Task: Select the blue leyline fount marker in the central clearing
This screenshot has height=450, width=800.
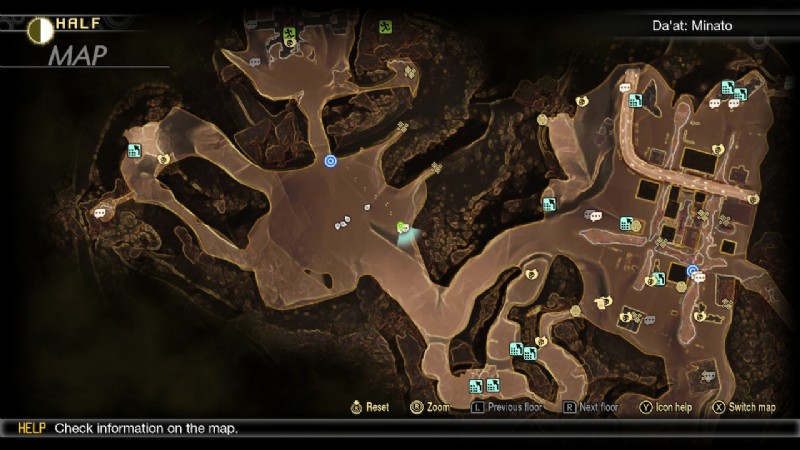Action: pos(331,160)
